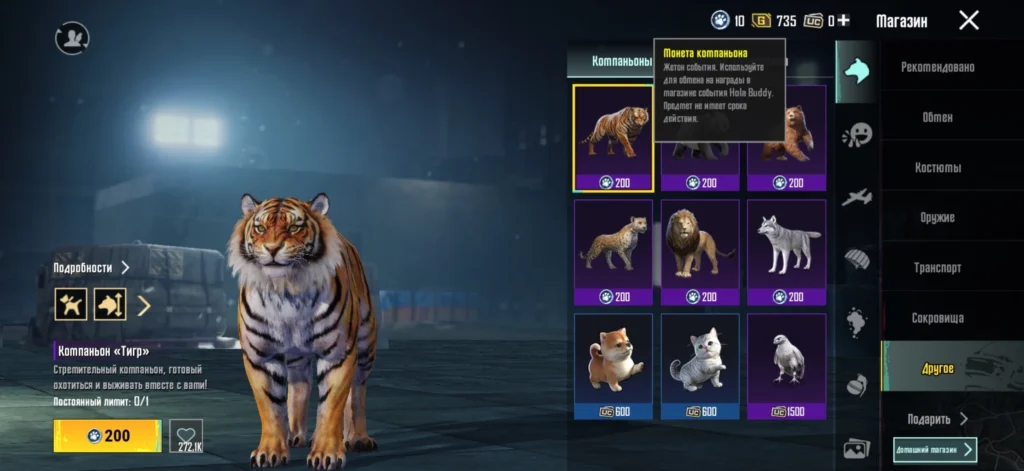Choose the grey kitten companion card

(x=700, y=366)
